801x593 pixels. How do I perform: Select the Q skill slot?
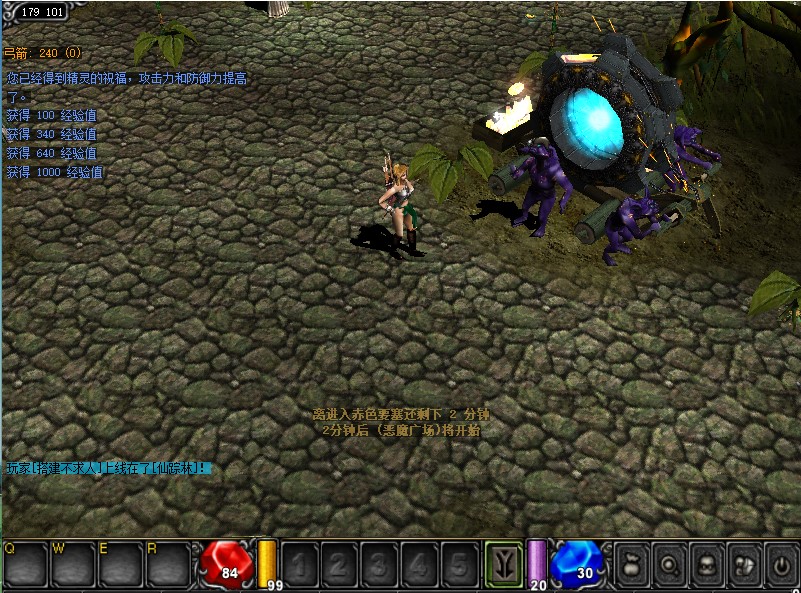[x=25, y=565]
